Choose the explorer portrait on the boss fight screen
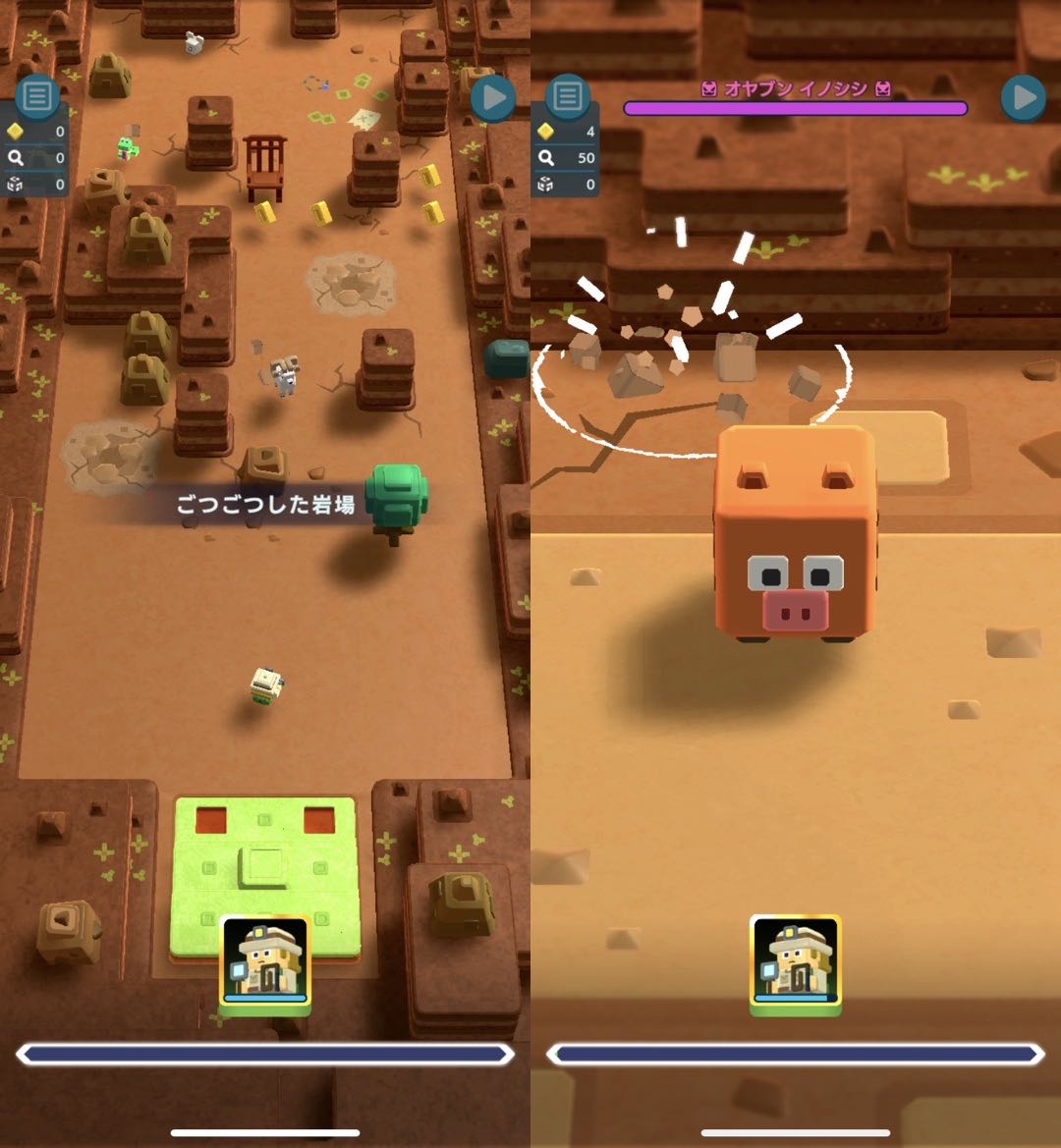This screenshot has width=1061, height=1148. [x=795, y=962]
